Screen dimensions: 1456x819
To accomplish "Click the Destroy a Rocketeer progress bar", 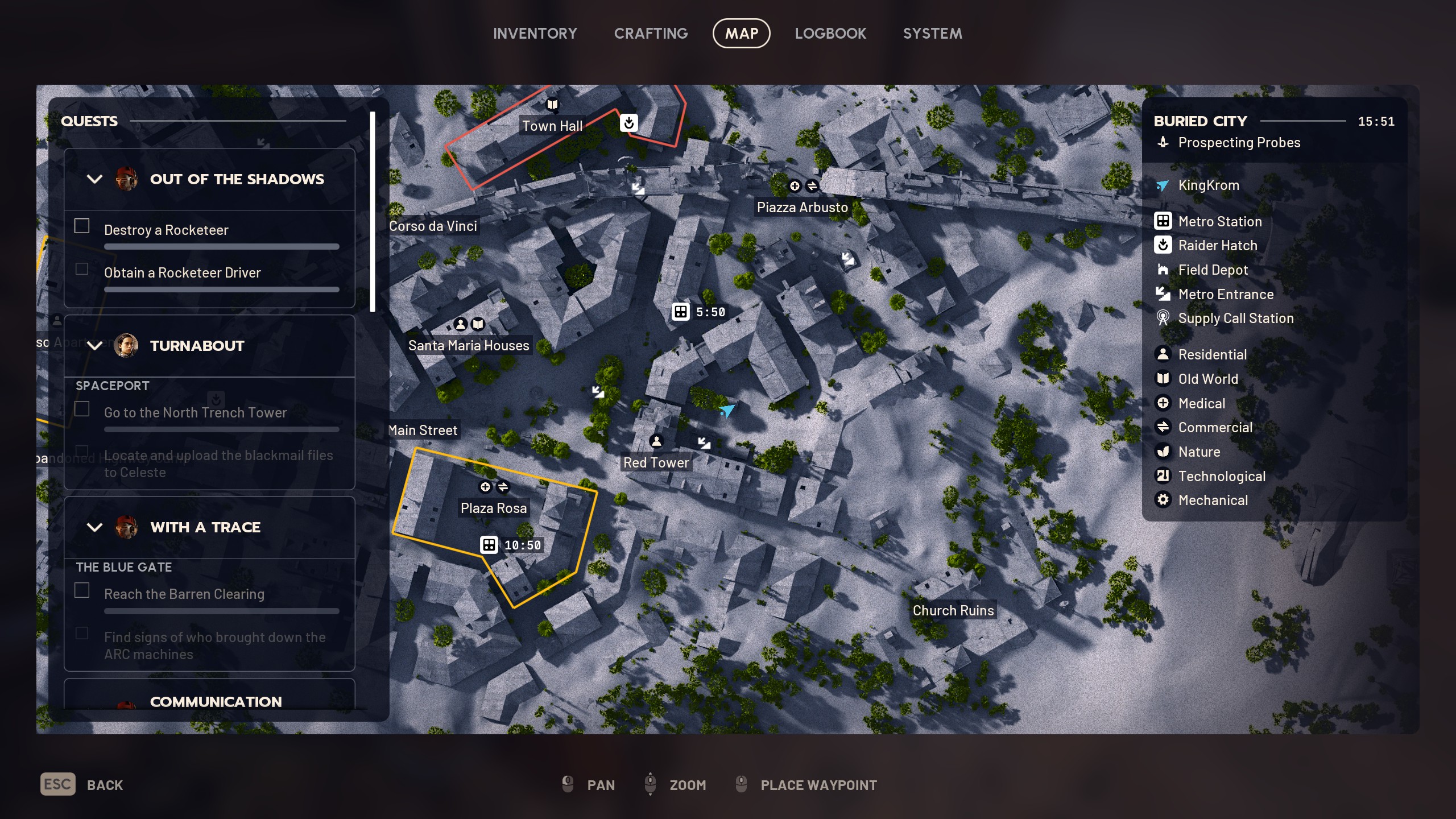I will pos(221,246).
